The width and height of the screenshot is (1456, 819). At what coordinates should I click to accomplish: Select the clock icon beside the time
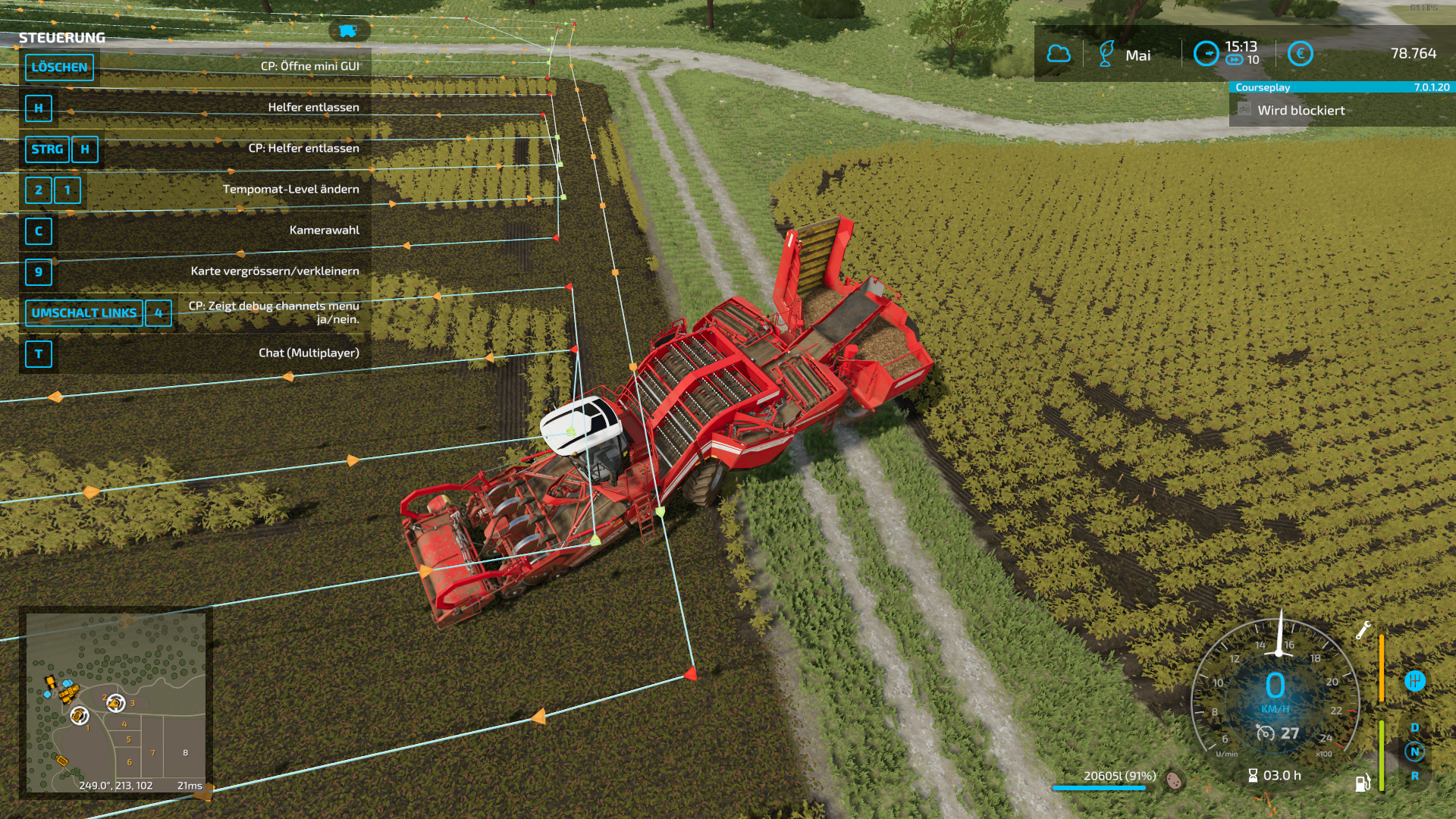pyautogui.click(x=1206, y=54)
